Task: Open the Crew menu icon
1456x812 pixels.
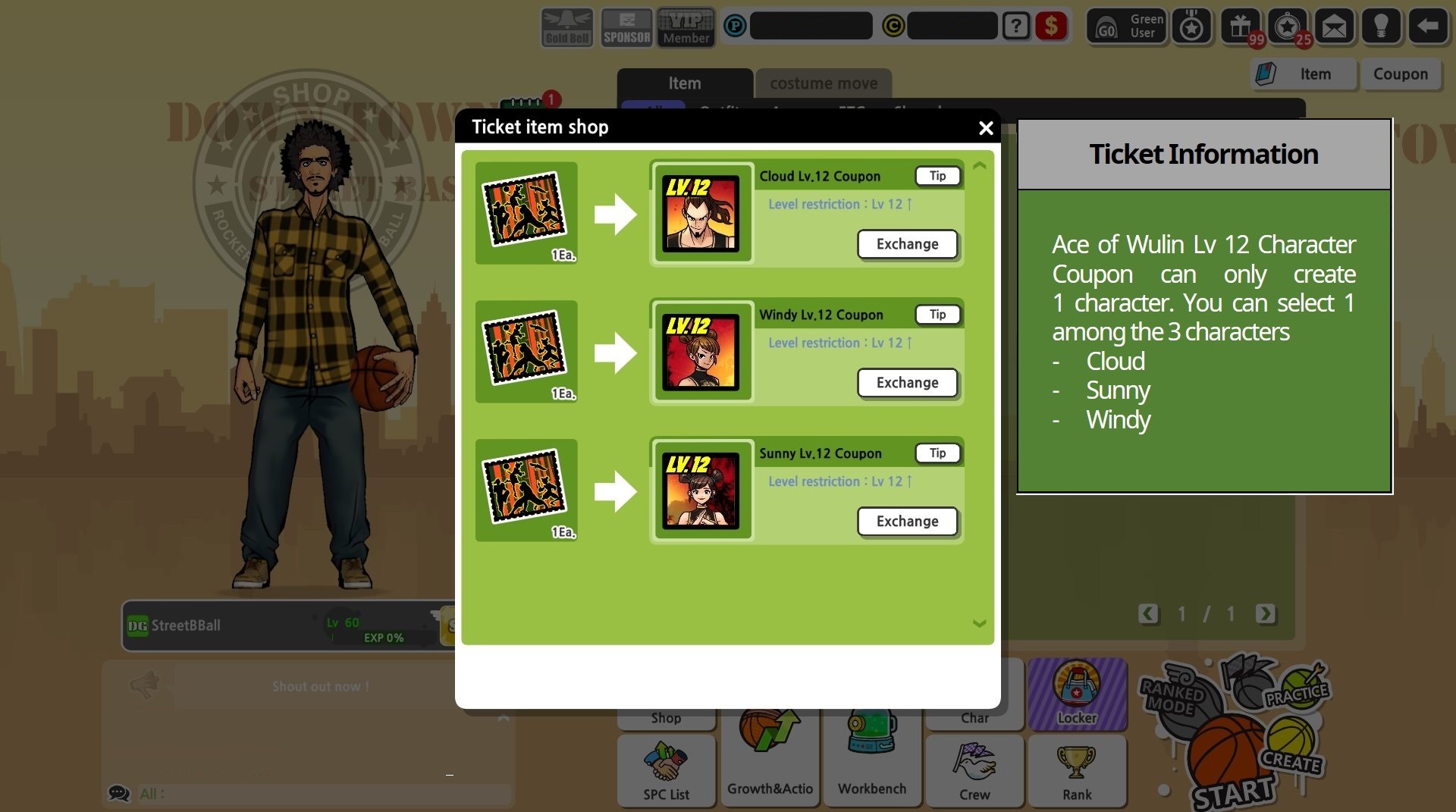Action: click(x=974, y=772)
